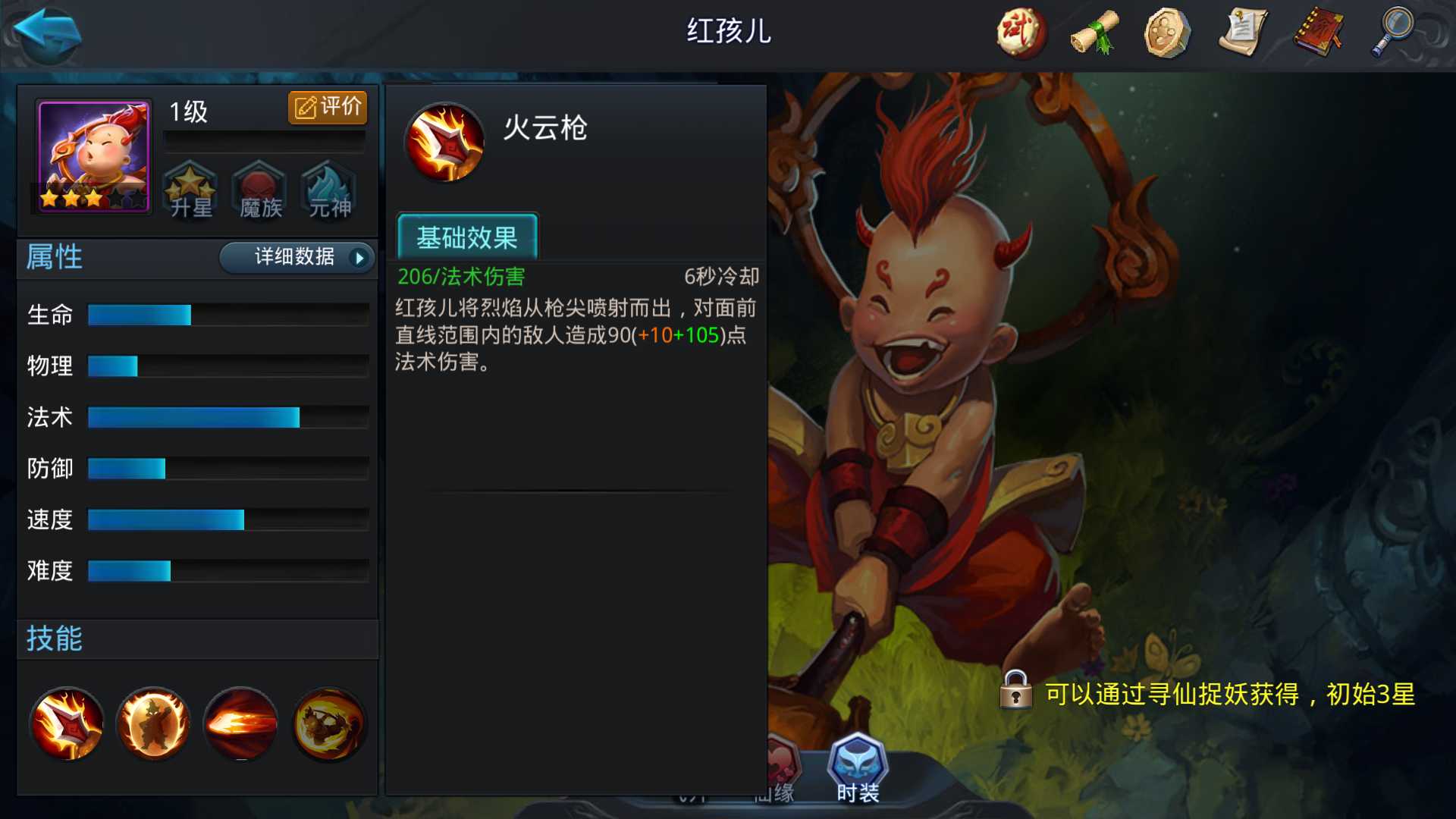The image size is (1456, 819).
Task: Open the fourth skill icon in 技能 panel
Action: [x=328, y=723]
